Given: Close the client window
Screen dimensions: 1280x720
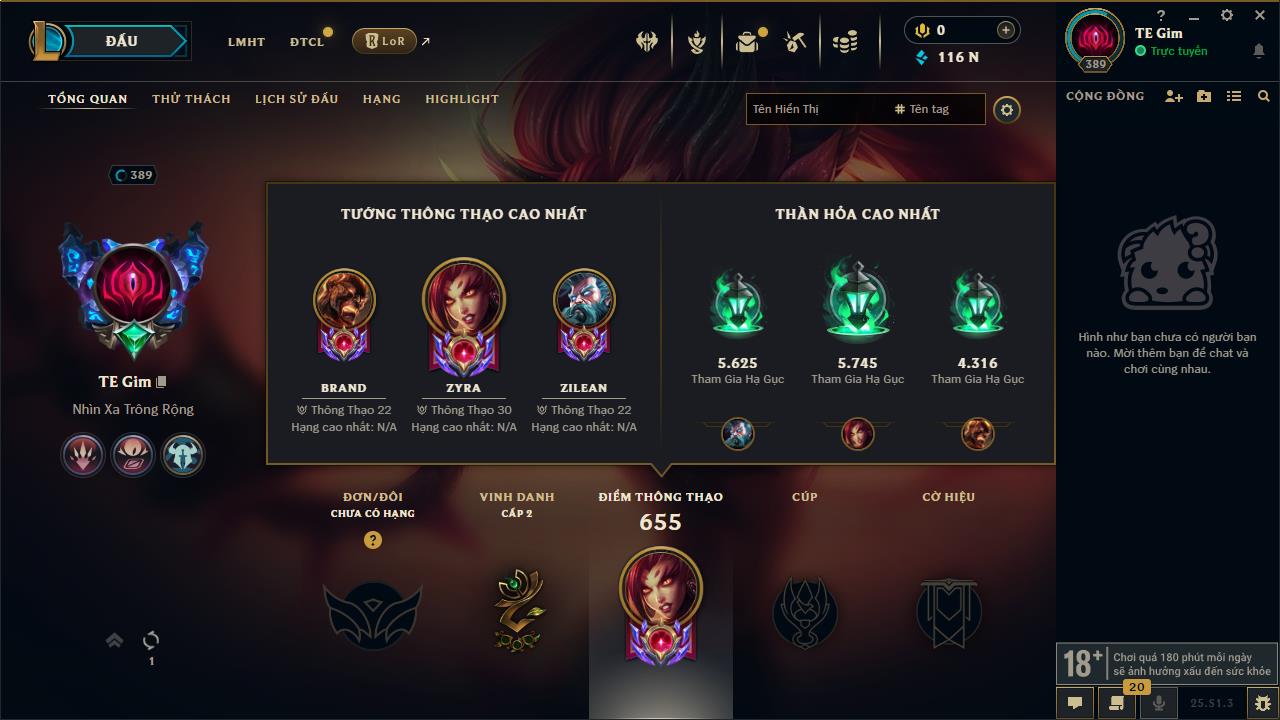Looking at the screenshot, I should (x=1259, y=15).
